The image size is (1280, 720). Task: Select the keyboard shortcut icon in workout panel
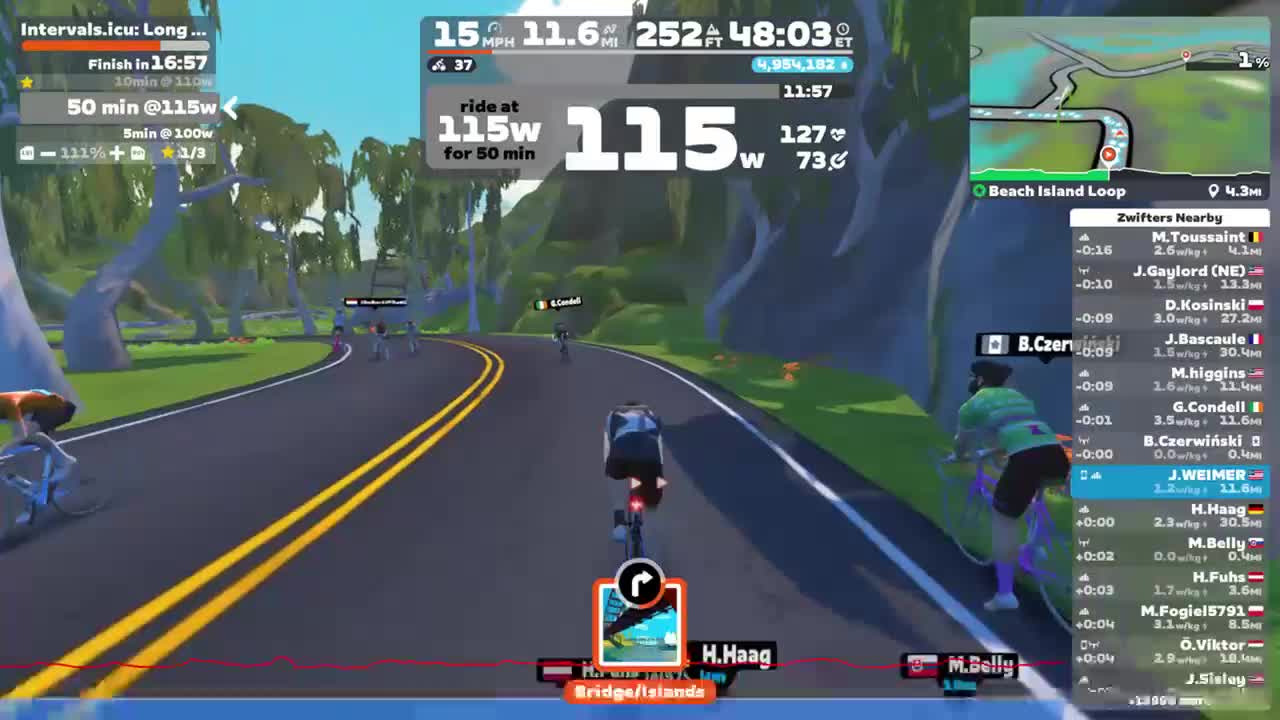pos(27,152)
